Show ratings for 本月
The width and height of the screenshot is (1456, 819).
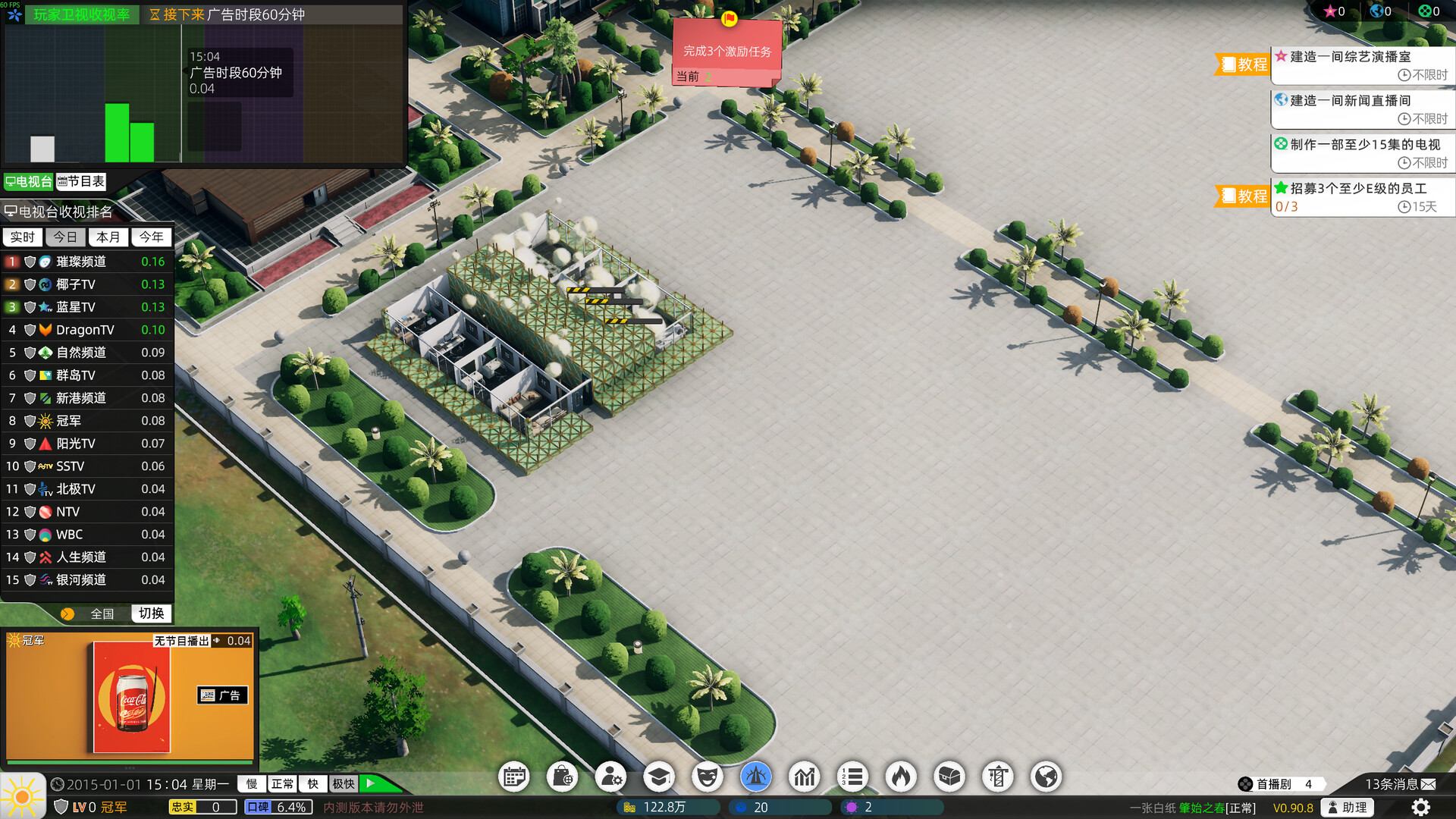coord(108,237)
